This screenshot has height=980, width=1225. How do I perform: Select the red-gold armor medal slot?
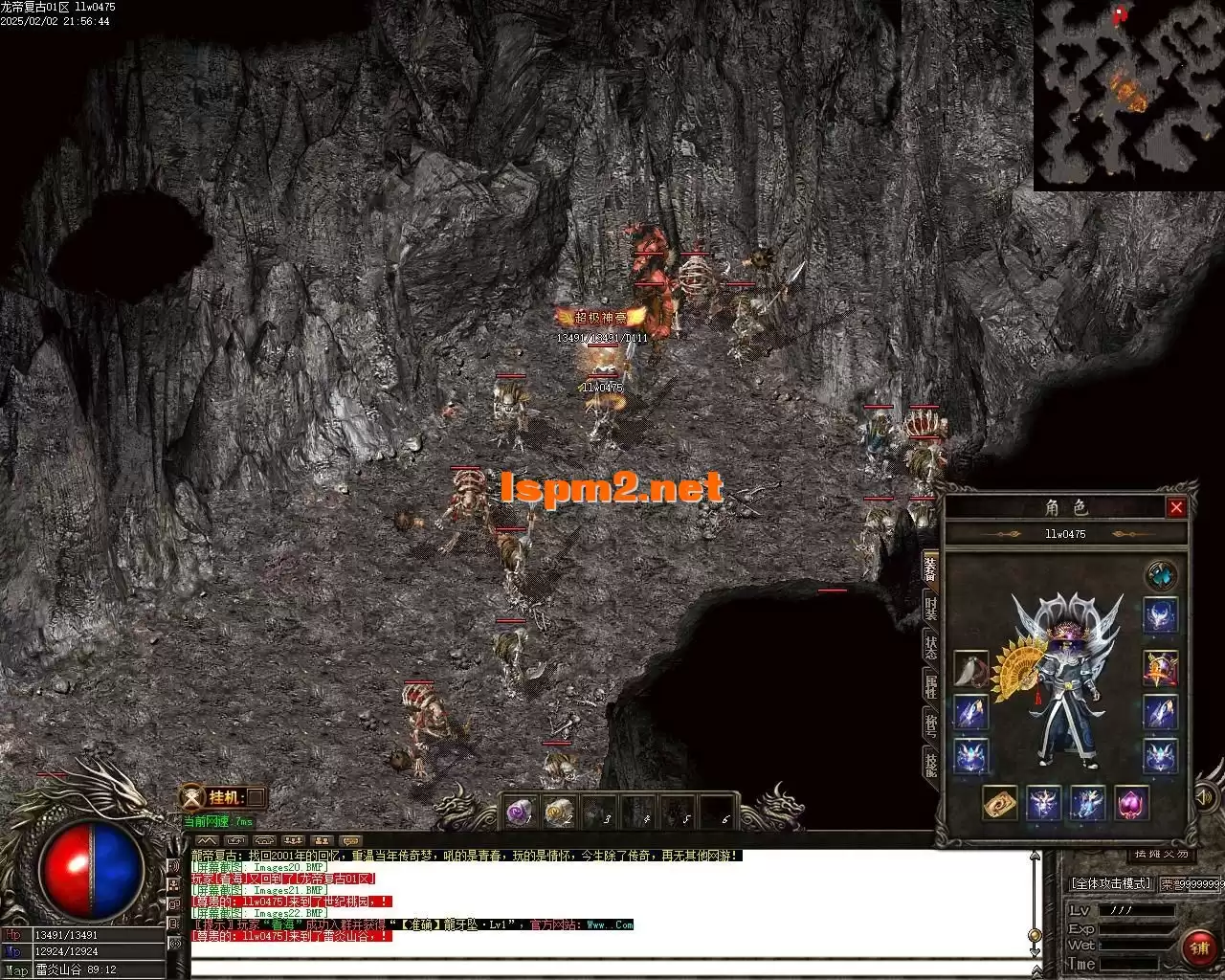[1160, 669]
